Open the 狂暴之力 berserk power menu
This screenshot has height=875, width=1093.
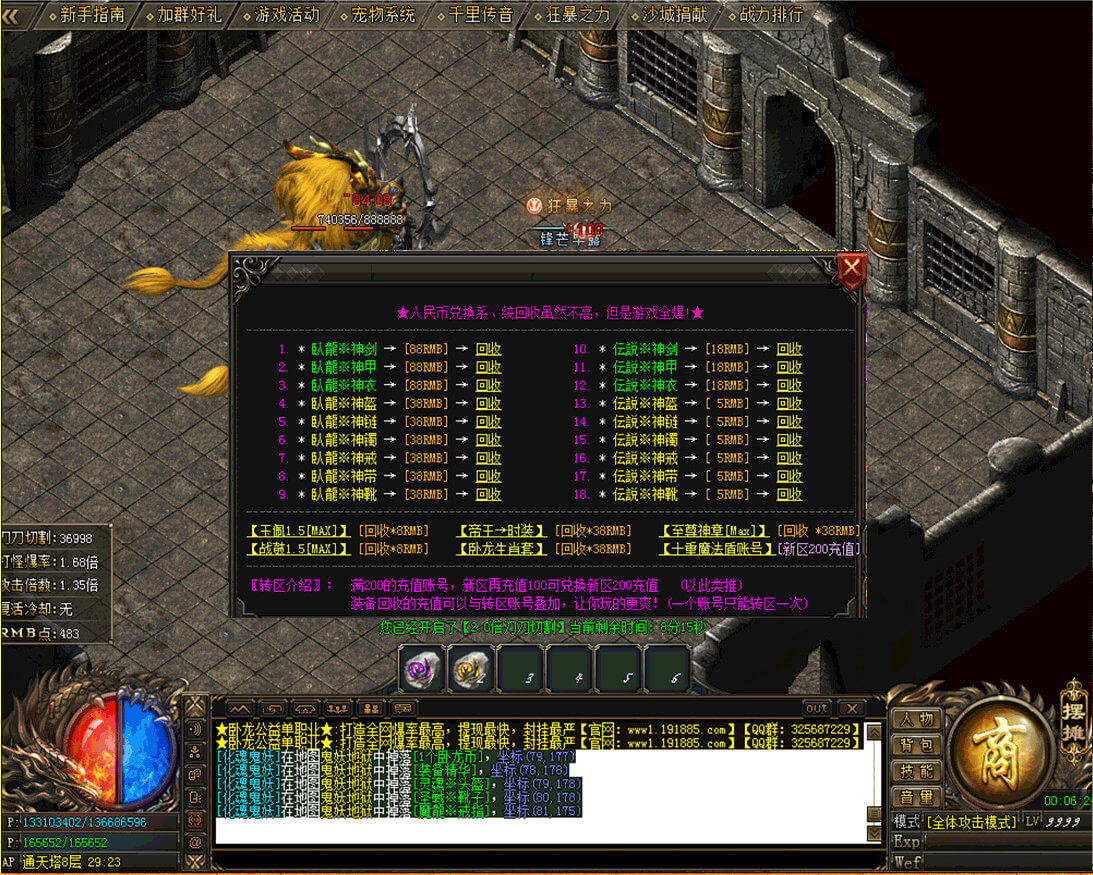(x=577, y=15)
